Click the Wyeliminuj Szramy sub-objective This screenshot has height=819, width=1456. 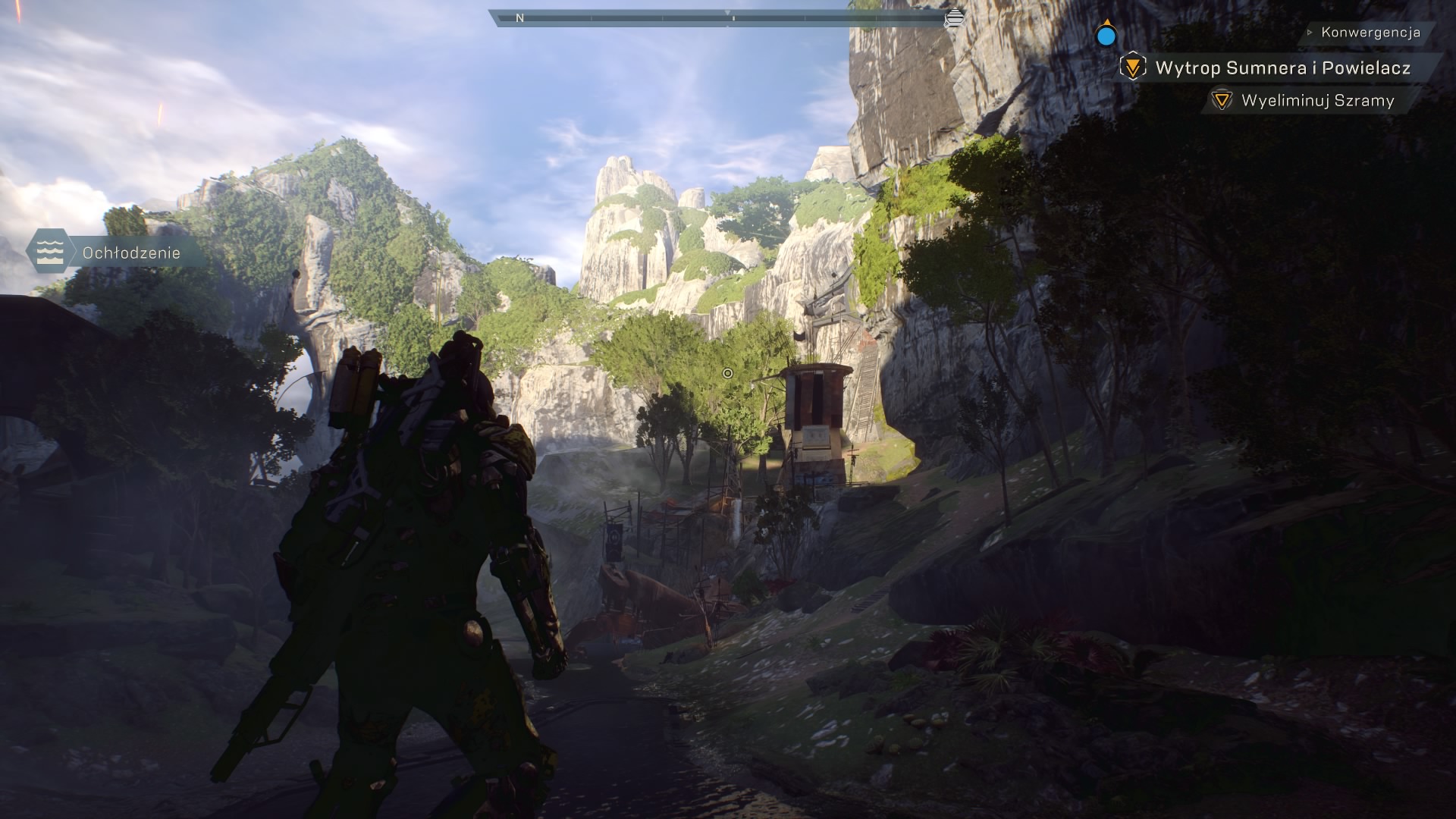pos(1316,101)
